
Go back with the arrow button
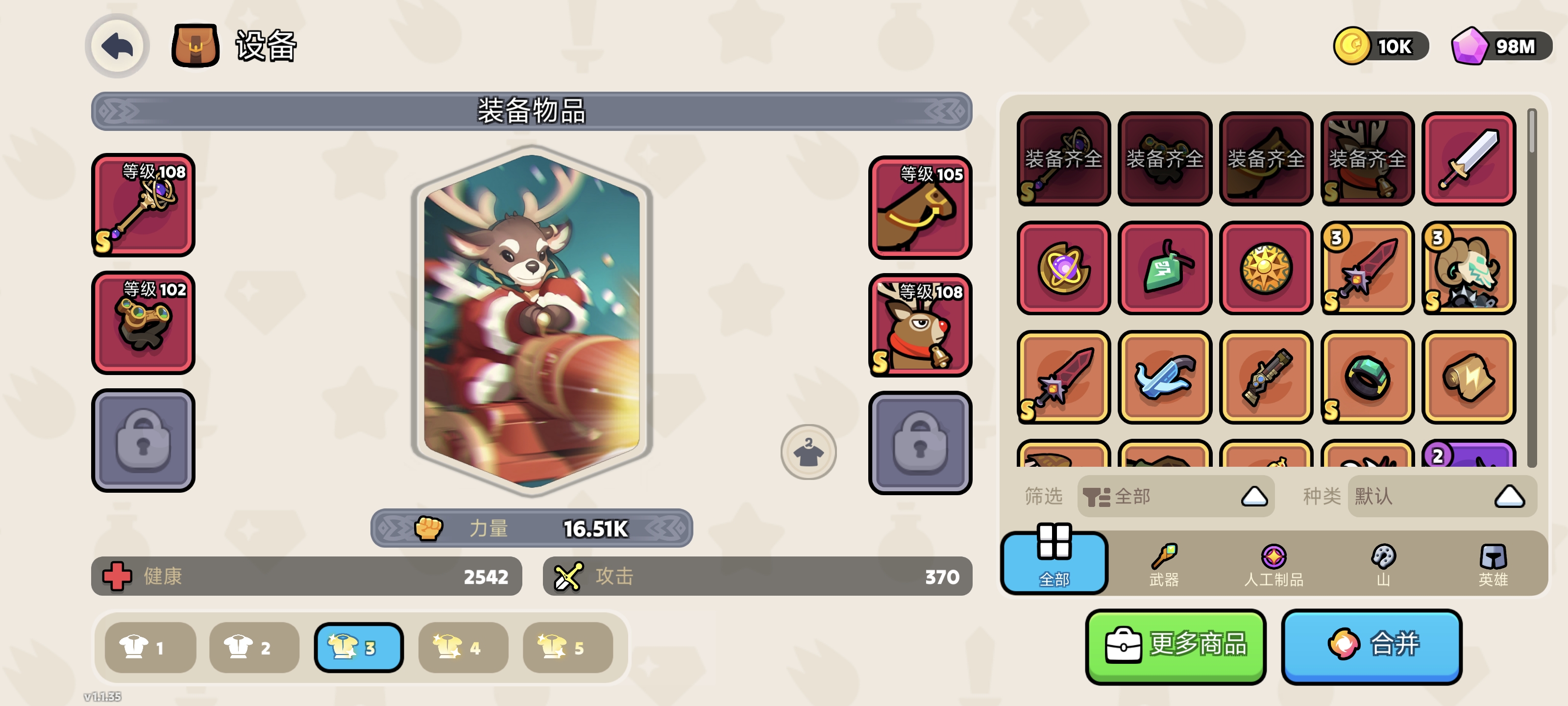pyautogui.click(x=117, y=46)
